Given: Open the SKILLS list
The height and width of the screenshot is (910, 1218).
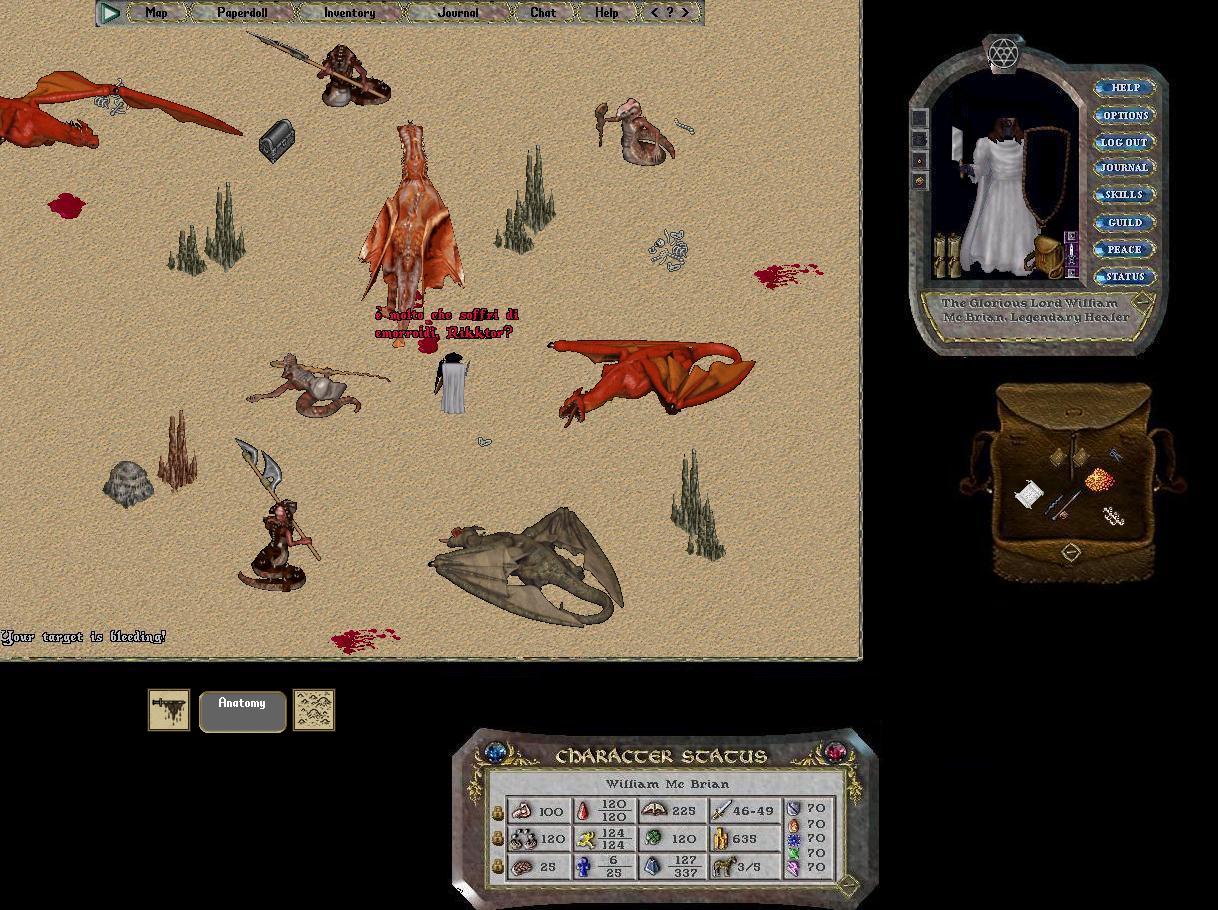Looking at the screenshot, I should point(1125,195).
